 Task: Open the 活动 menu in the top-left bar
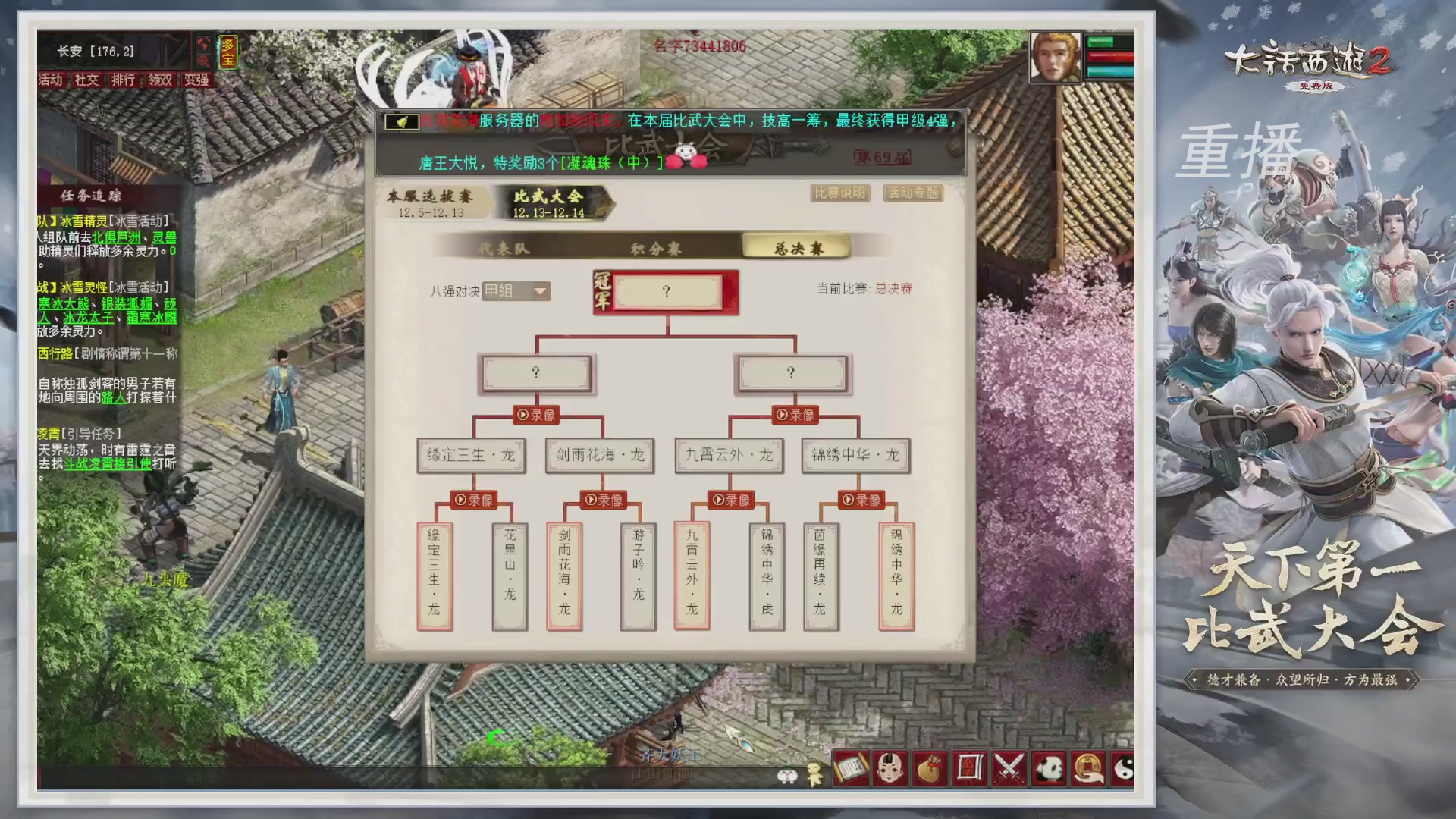click(50, 80)
